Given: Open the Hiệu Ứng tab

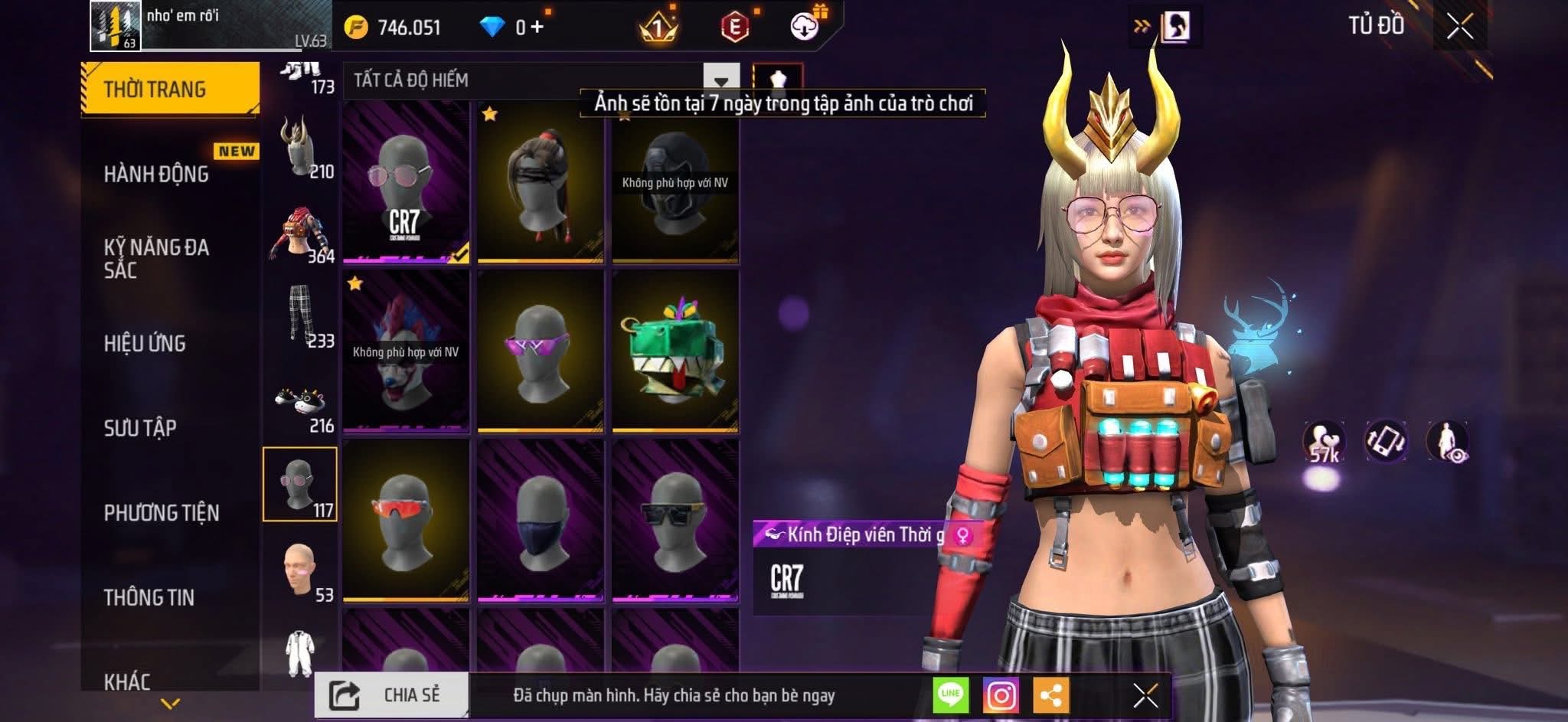Looking at the screenshot, I should tap(145, 343).
